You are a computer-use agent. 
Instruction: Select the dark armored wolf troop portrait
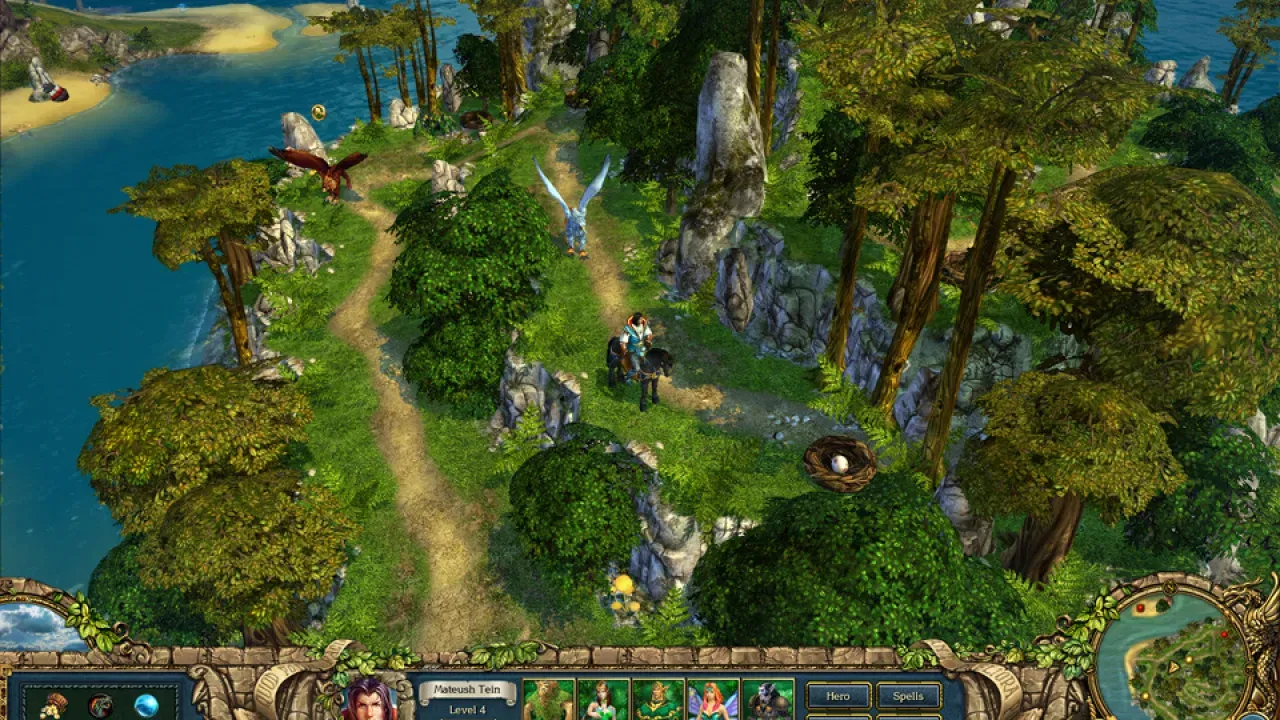point(767,700)
